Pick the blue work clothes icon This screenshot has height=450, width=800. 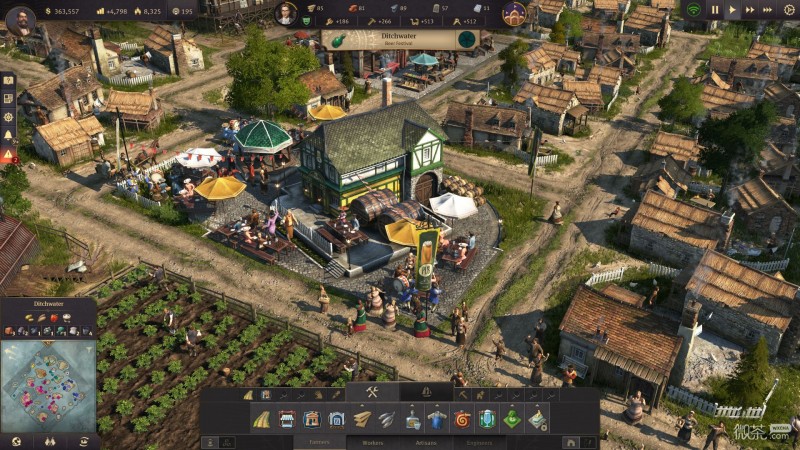pos(437,419)
